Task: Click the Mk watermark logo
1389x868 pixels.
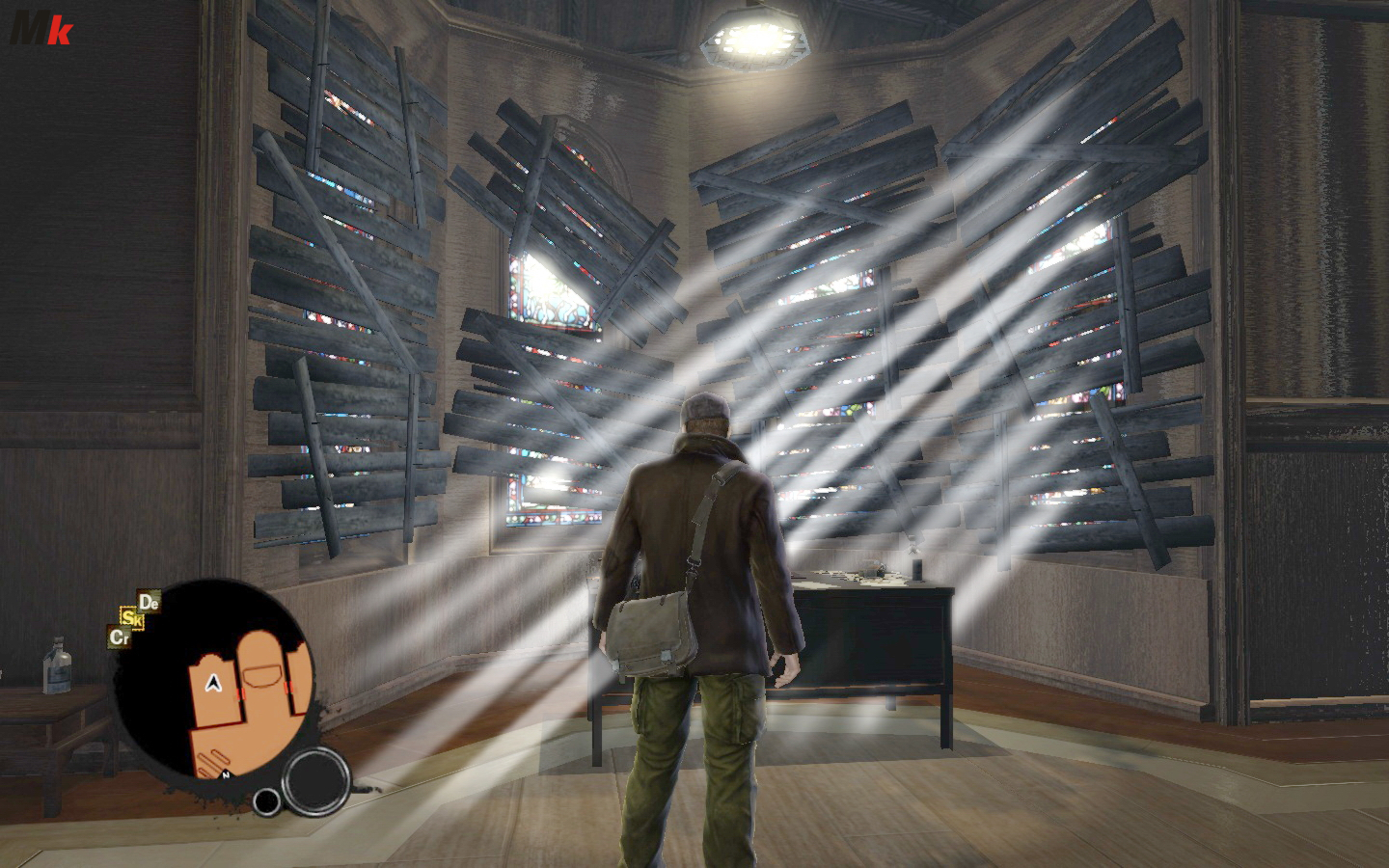Action: [x=41, y=29]
